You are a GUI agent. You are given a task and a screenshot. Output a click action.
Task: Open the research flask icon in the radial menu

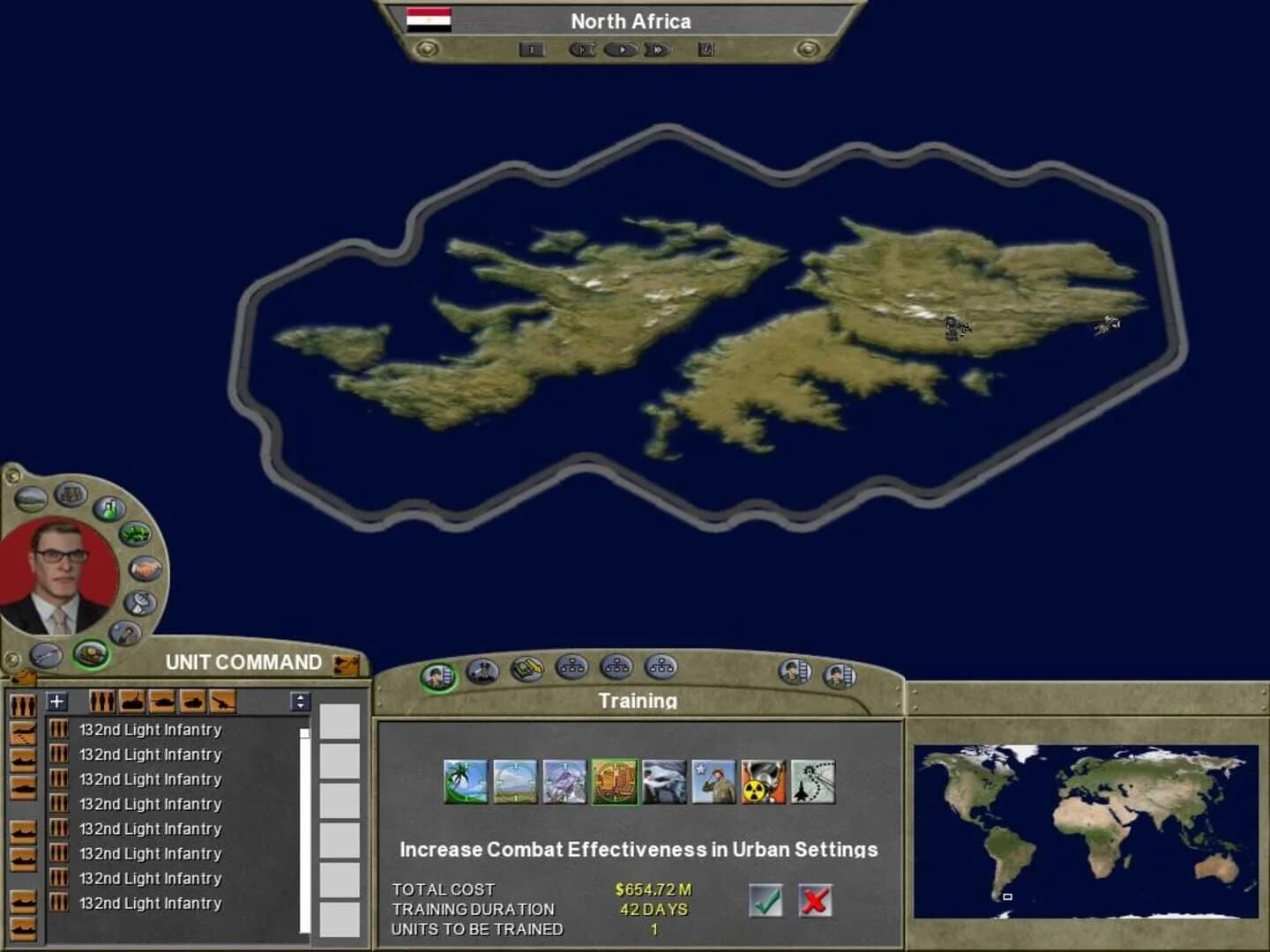[x=108, y=509]
